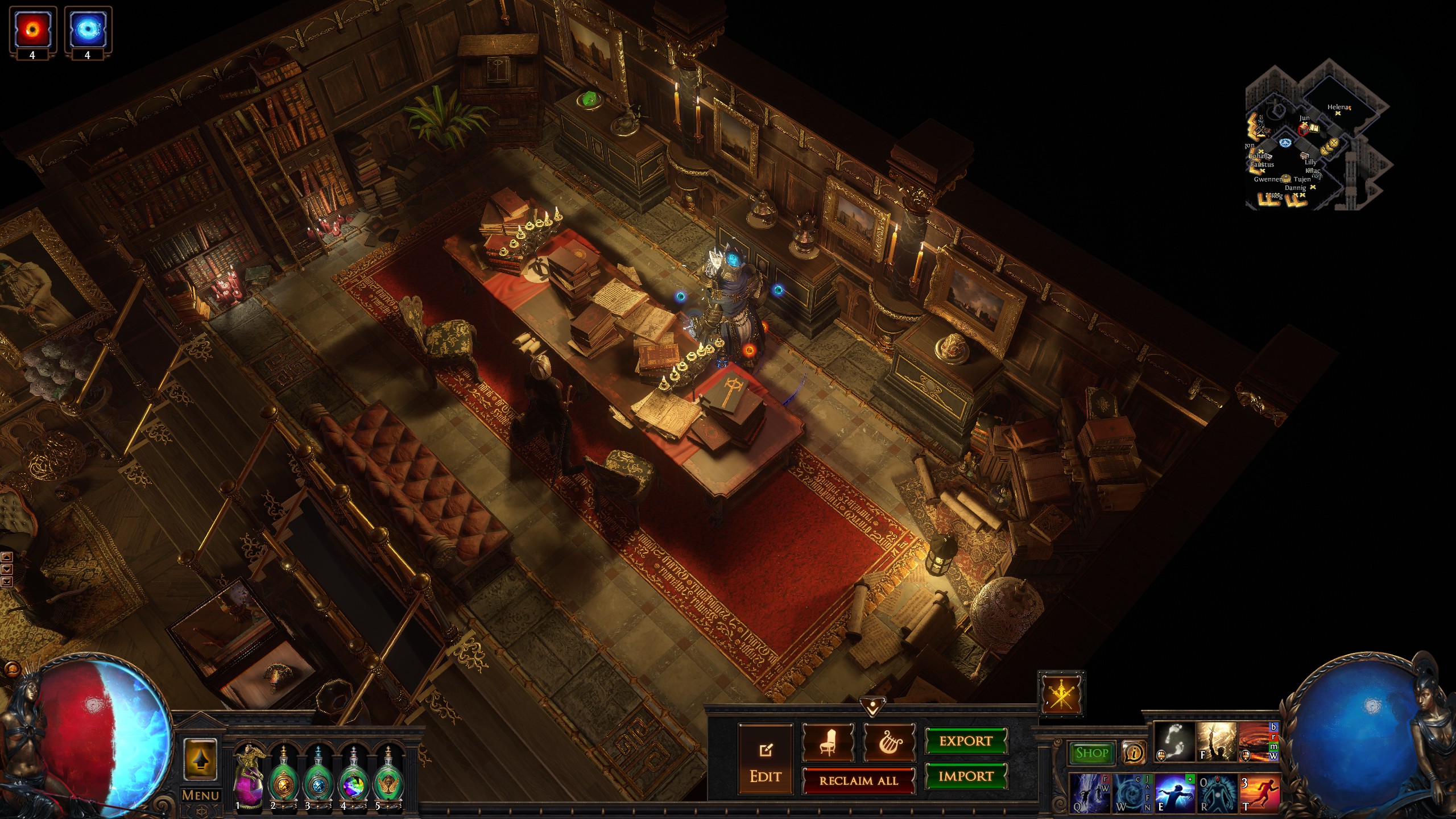Click the crossed golden swords icon
The width and height of the screenshot is (1456, 819).
(x=1061, y=694)
